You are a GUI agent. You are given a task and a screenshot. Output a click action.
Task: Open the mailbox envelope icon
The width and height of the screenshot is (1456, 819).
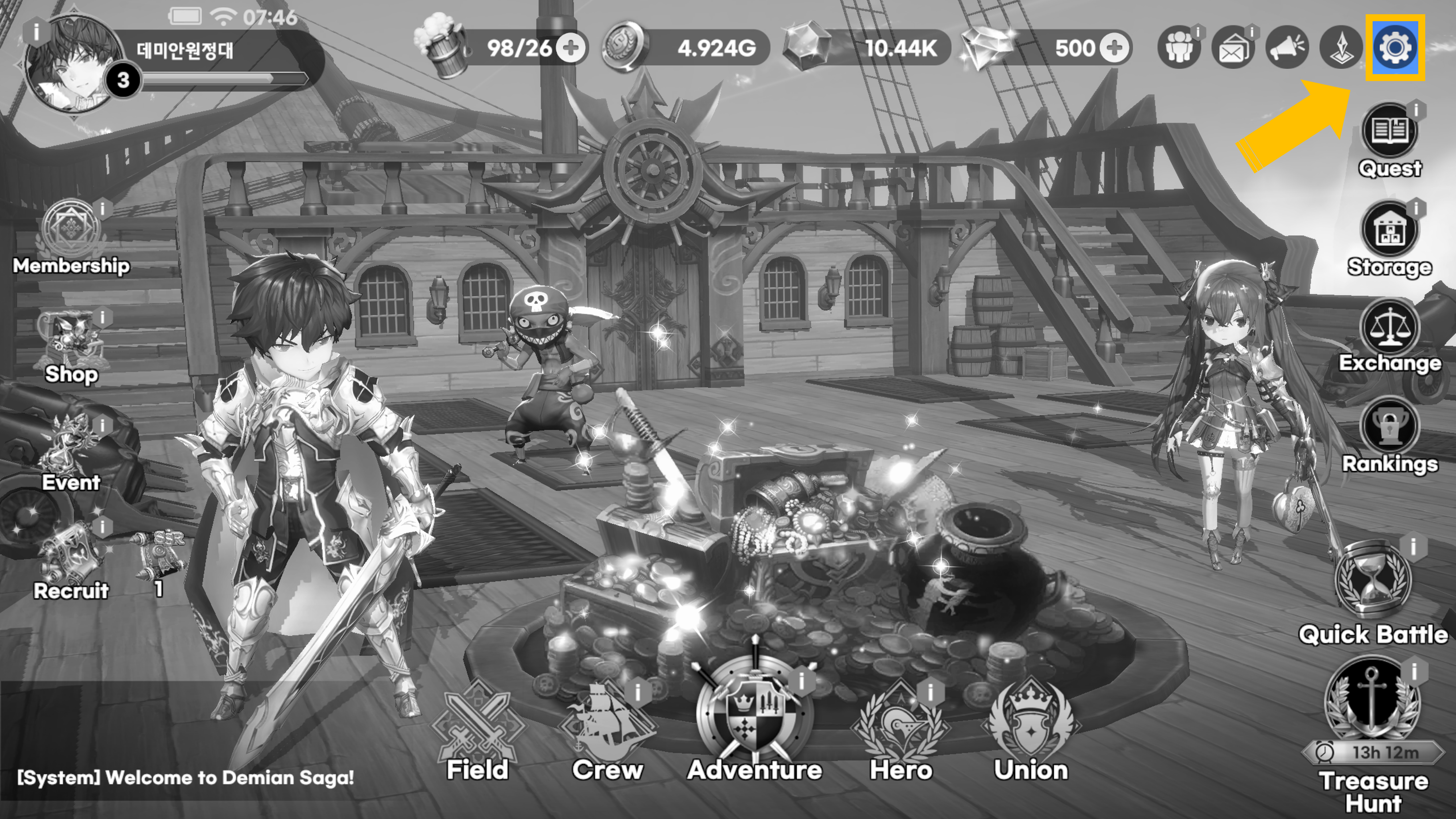tap(1233, 48)
